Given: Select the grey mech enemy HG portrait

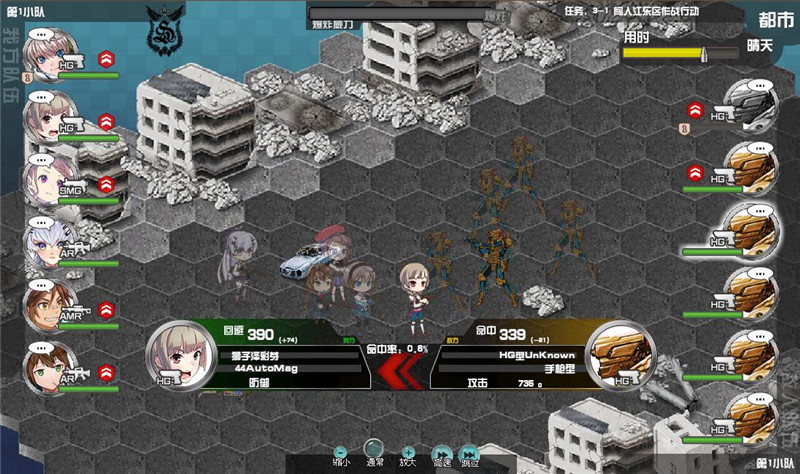Looking at the screenshot, I should coord(750,105).
